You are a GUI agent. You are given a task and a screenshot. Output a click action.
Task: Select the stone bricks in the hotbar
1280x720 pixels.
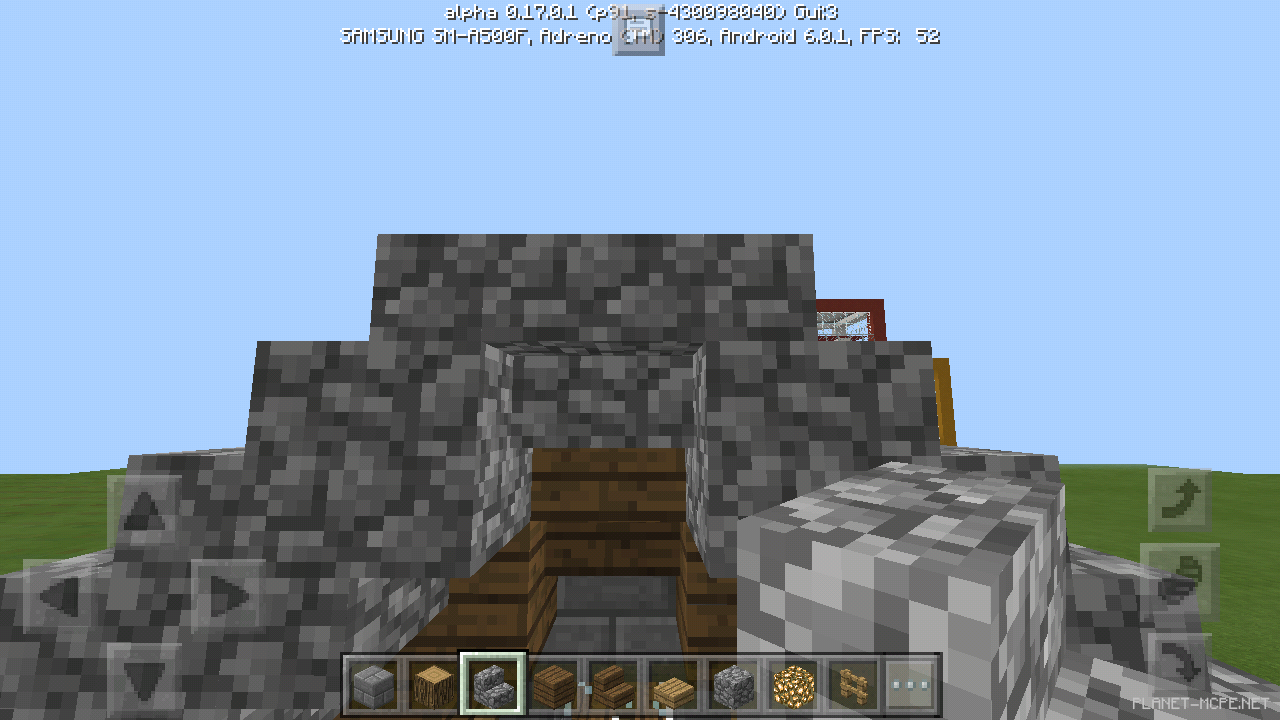tap(373, 685)
